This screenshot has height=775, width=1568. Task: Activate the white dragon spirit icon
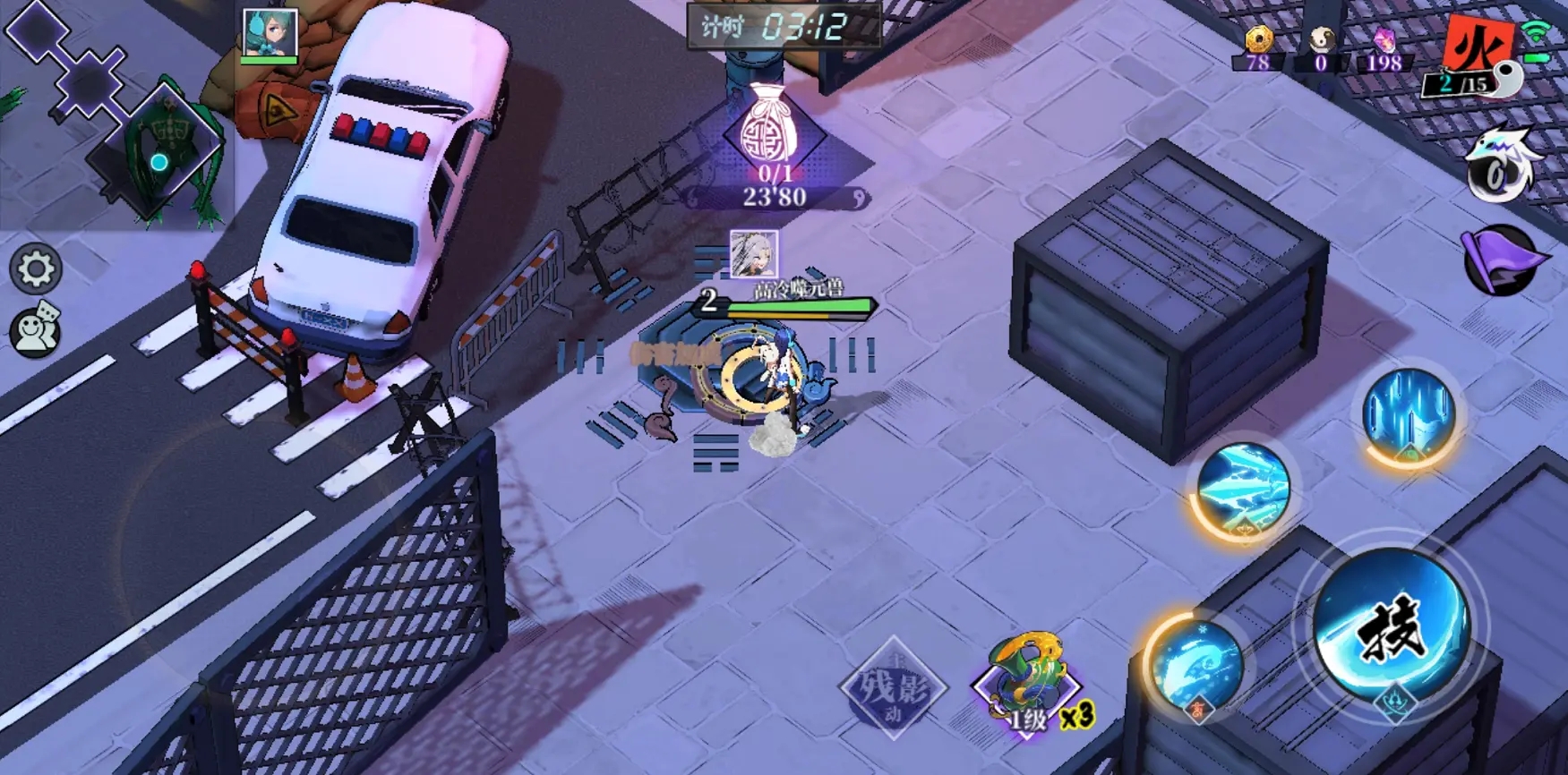click(1500, 167)
